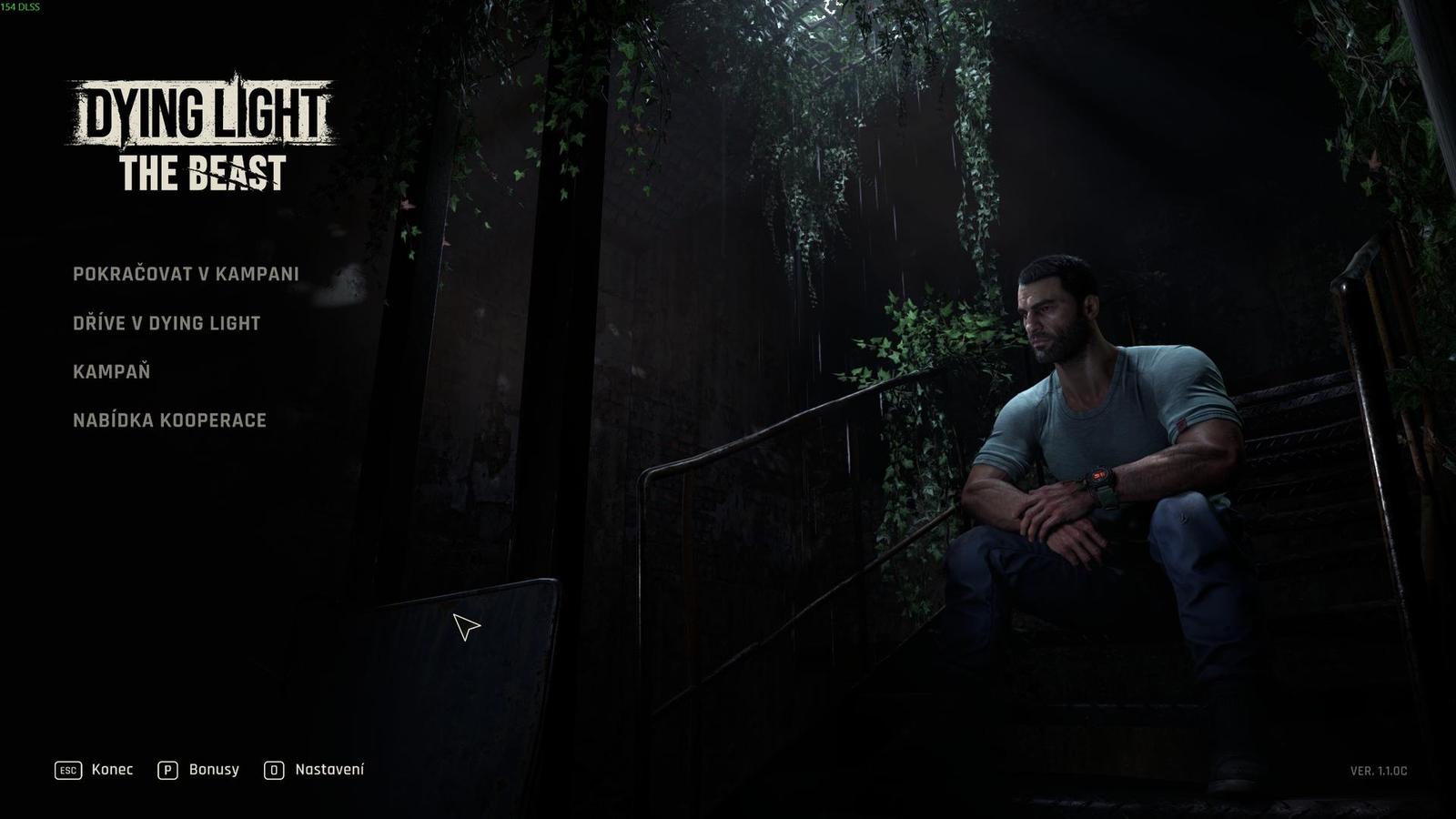Click the mouse cursor arrow graphic
This screenshot has width=1456, height=819.
click(x=465, y=626)
